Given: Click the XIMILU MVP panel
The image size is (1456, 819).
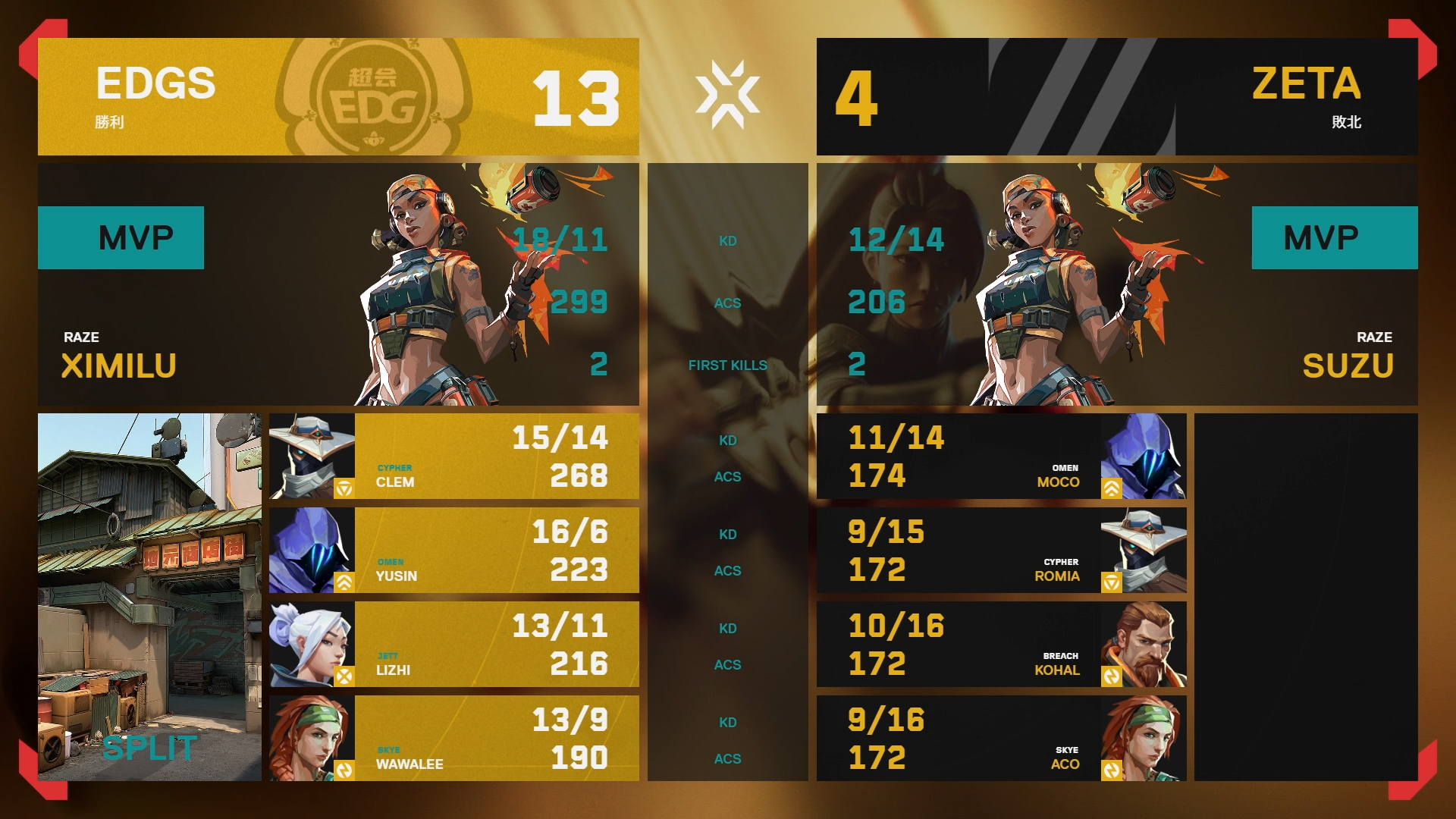Looking at the screenshot, I should [x=338, y=284].
